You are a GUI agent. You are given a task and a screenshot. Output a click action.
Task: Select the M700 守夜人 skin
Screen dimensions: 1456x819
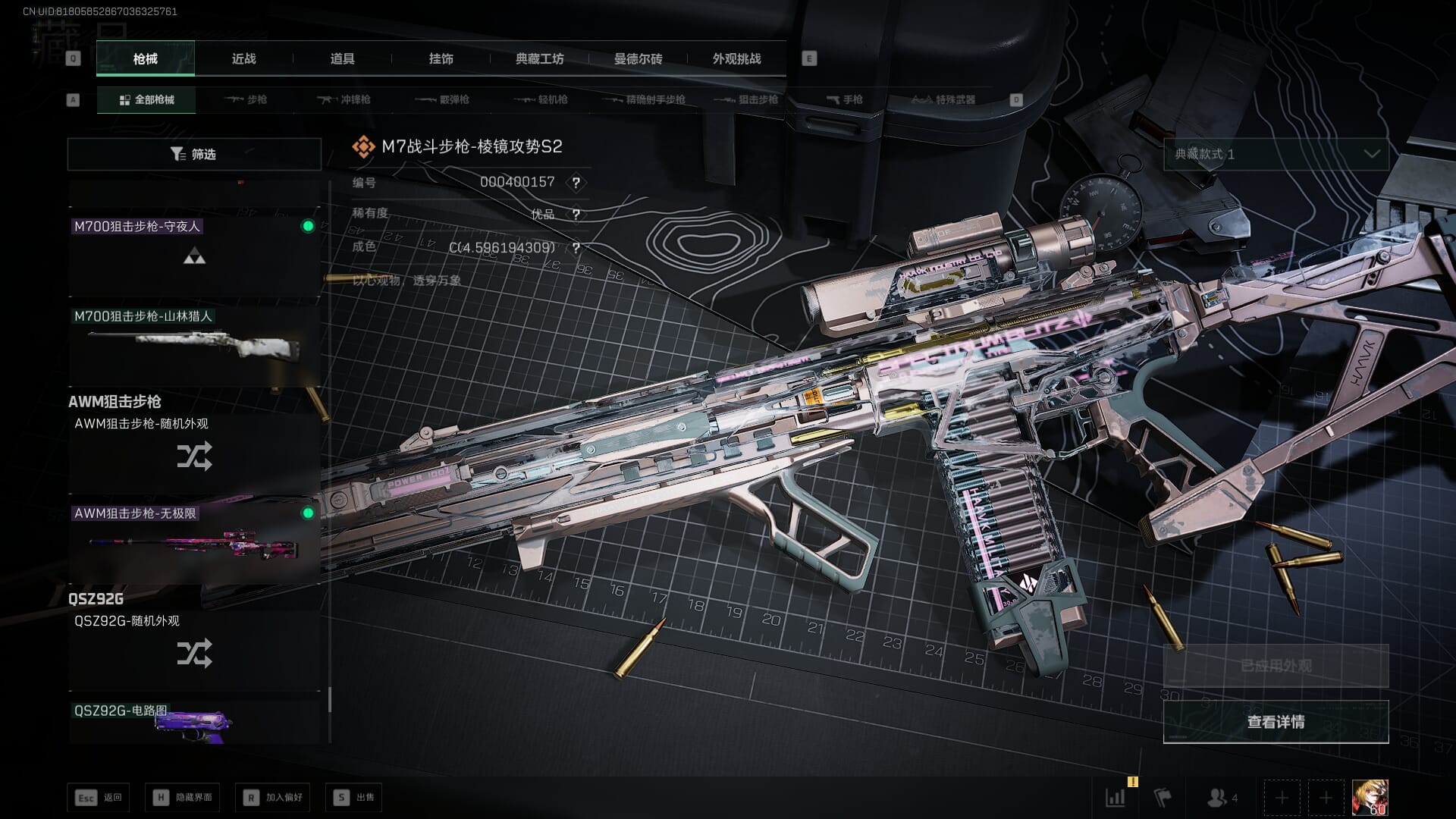pos(194,255)
